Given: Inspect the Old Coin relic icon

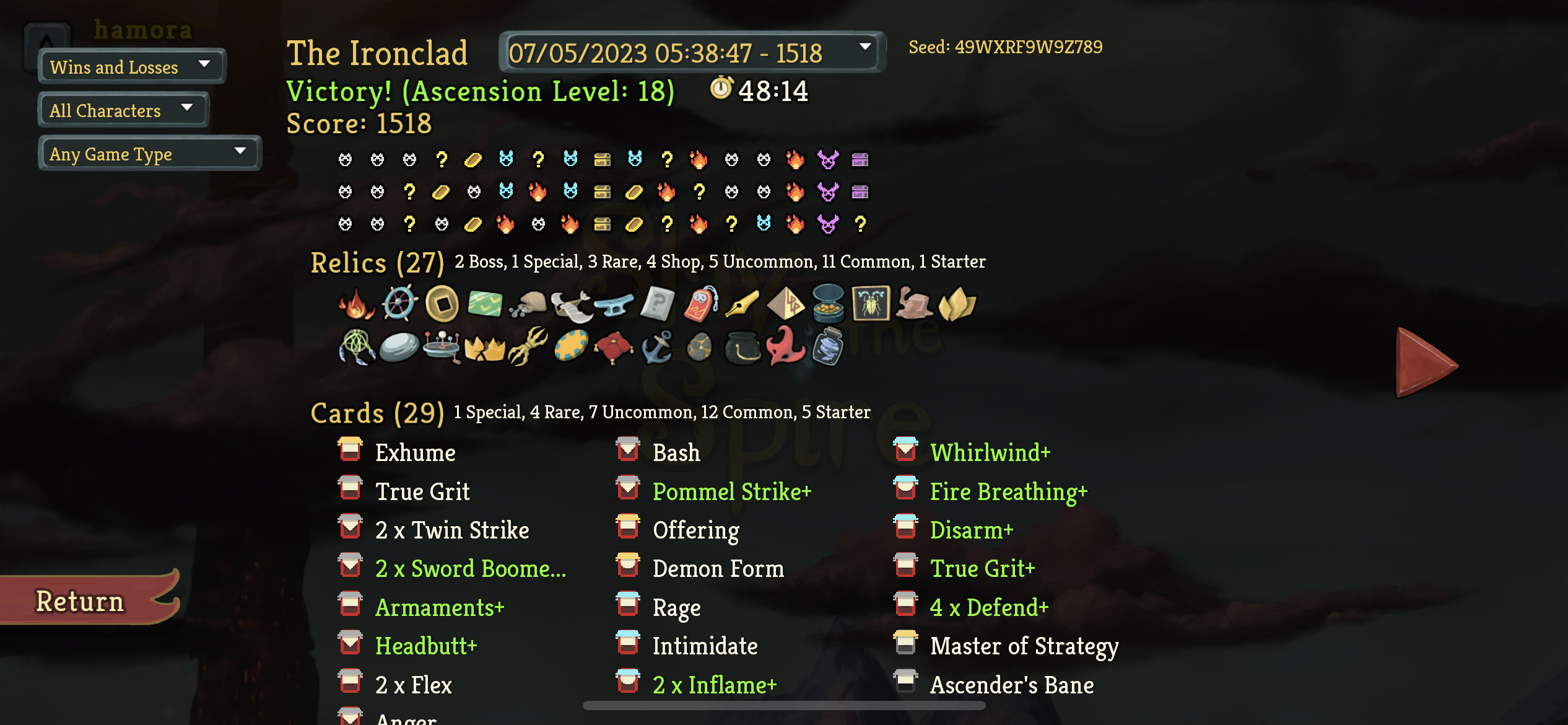Looking at the screenshot, I should click(x=442, y=304).
